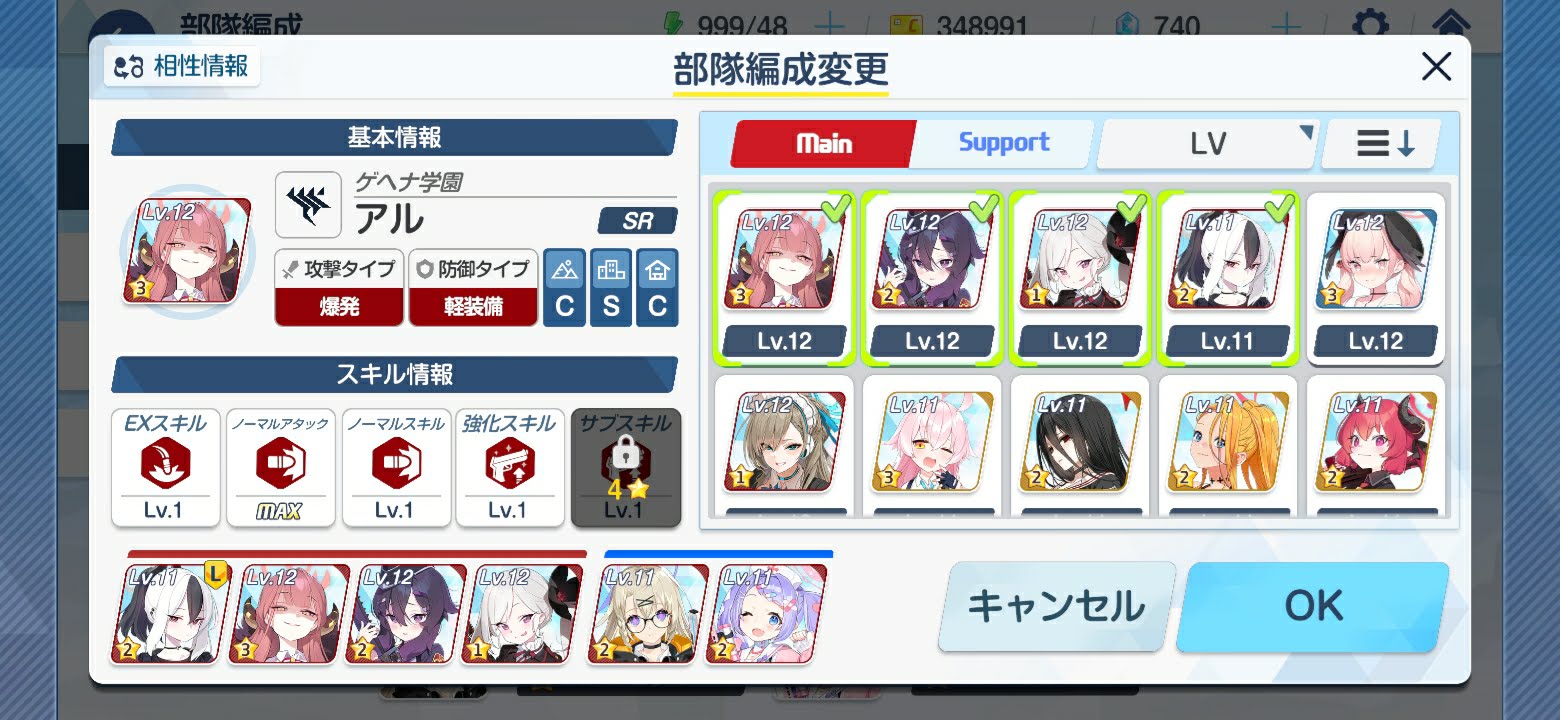Tap the locked サブスキル icon

pos(626,468)
